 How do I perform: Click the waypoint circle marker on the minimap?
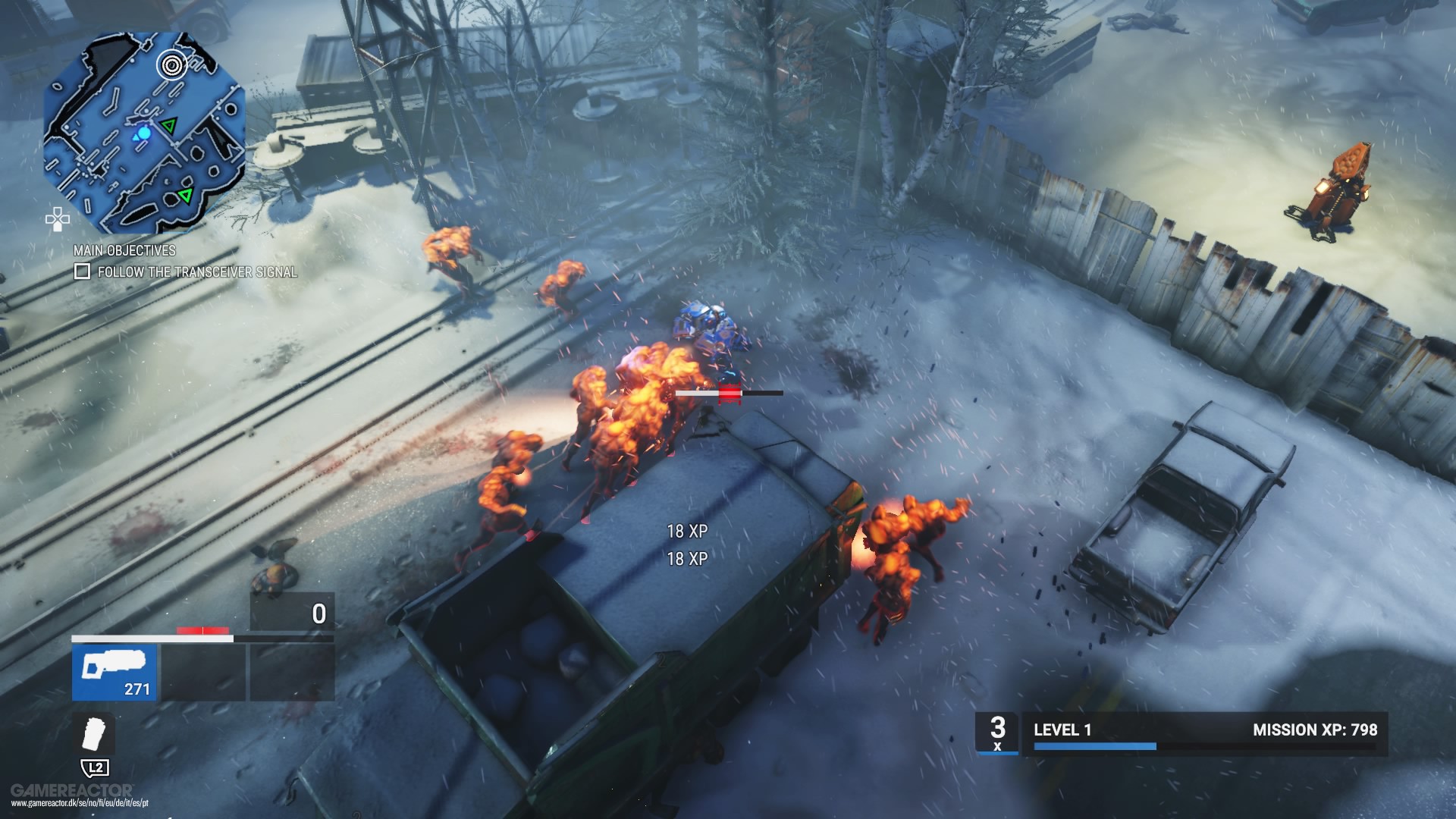[x=172, y=64]
